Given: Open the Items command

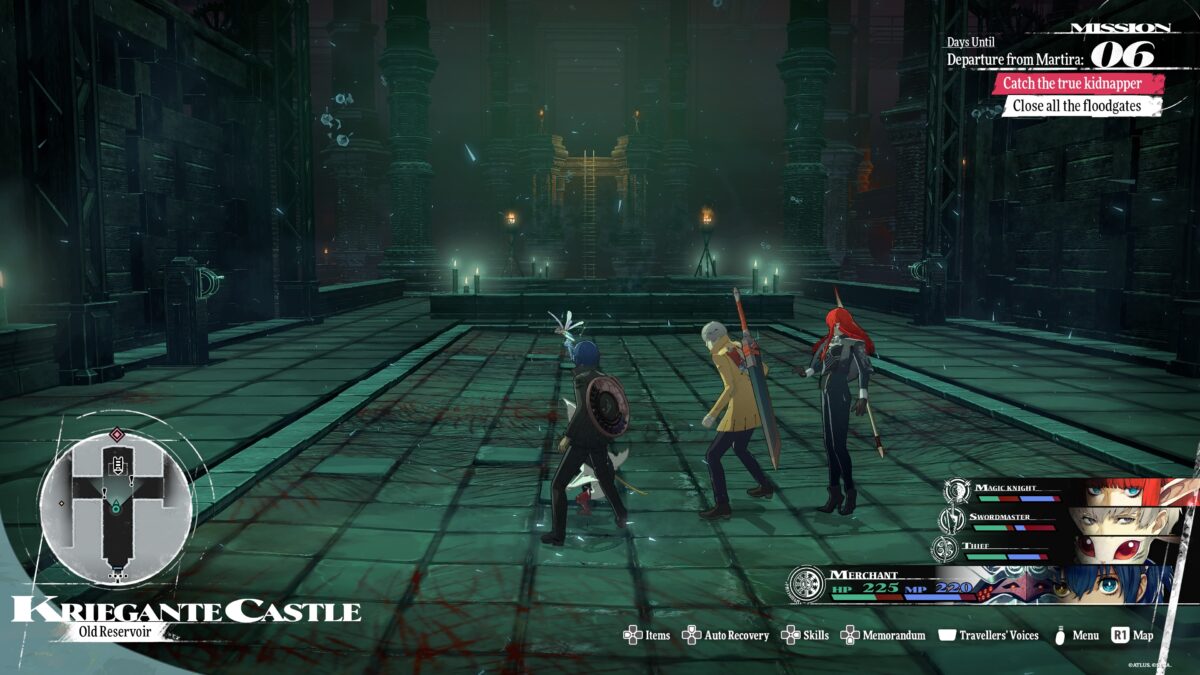Looking at the screenshot, I should (x=647, y=635).
